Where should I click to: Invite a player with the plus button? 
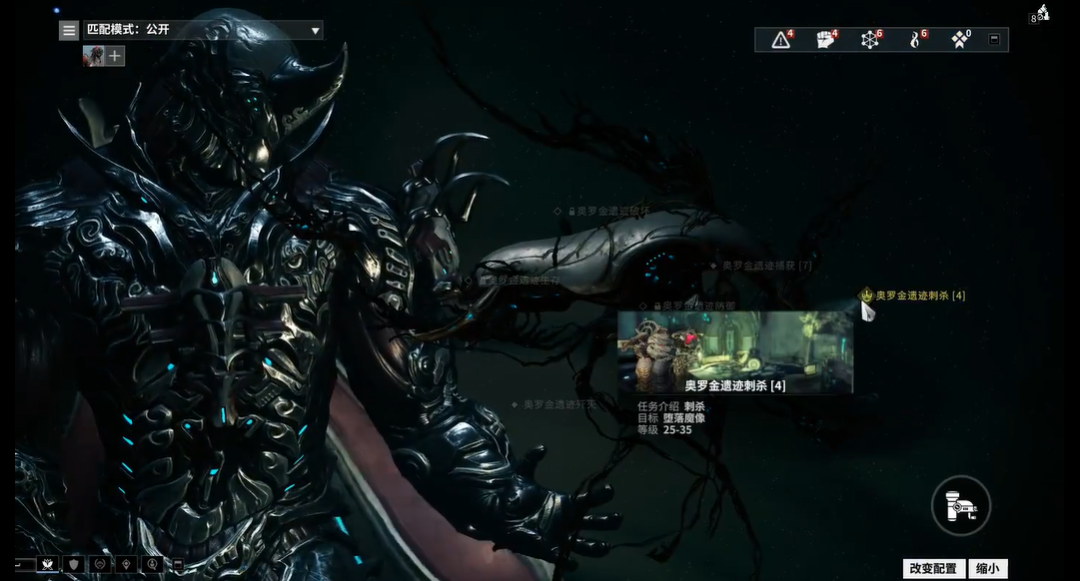click(115, 56)
